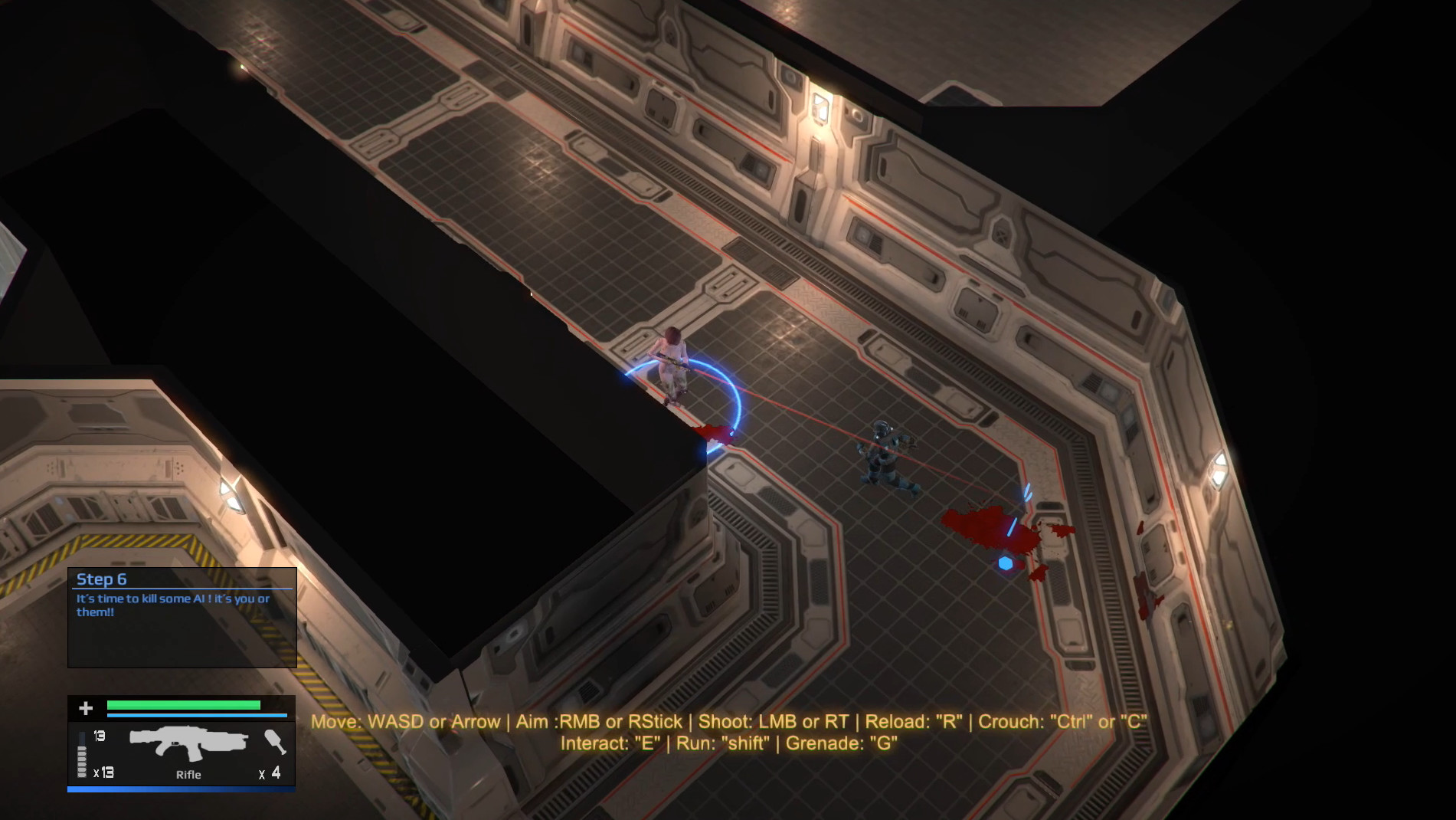Image resolution: width=1456 pixels, height=820 pixels.
Task: Click the "Rifle" weapon name label
Action: (x=188, y=776)
